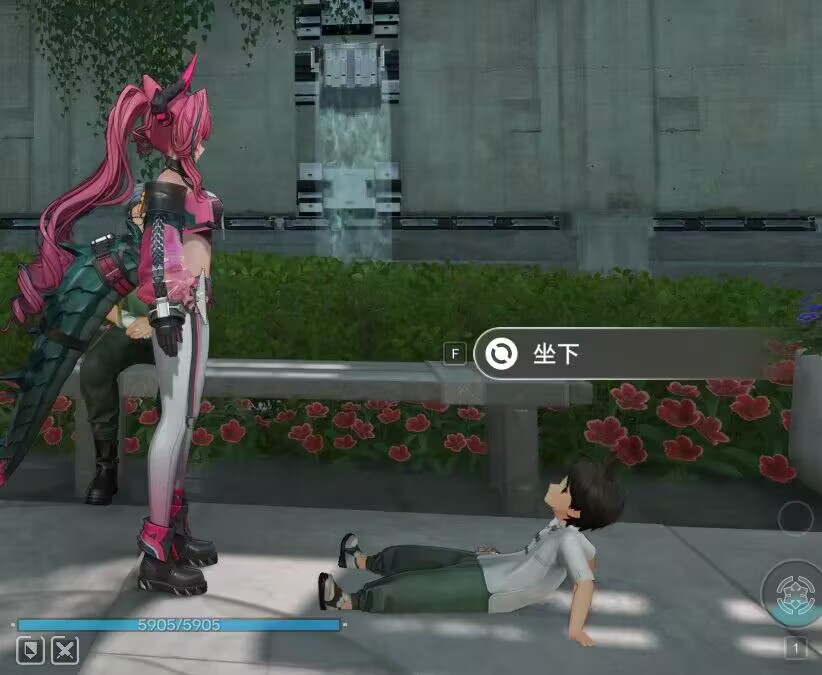
Task: Tap the empty circular slot above the skill
Action: click(795, 517)
